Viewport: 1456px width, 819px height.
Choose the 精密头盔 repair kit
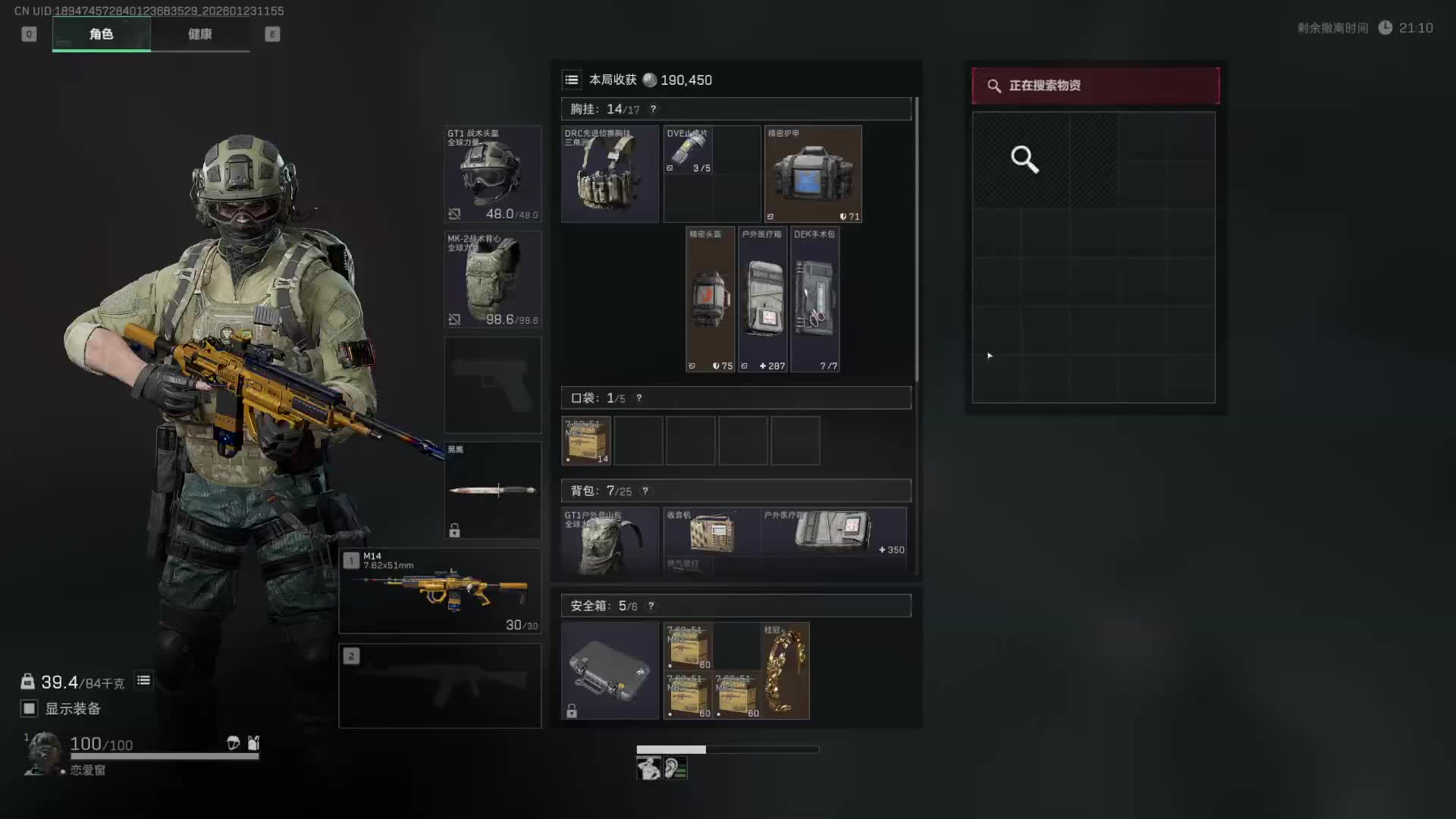(710, 300)
